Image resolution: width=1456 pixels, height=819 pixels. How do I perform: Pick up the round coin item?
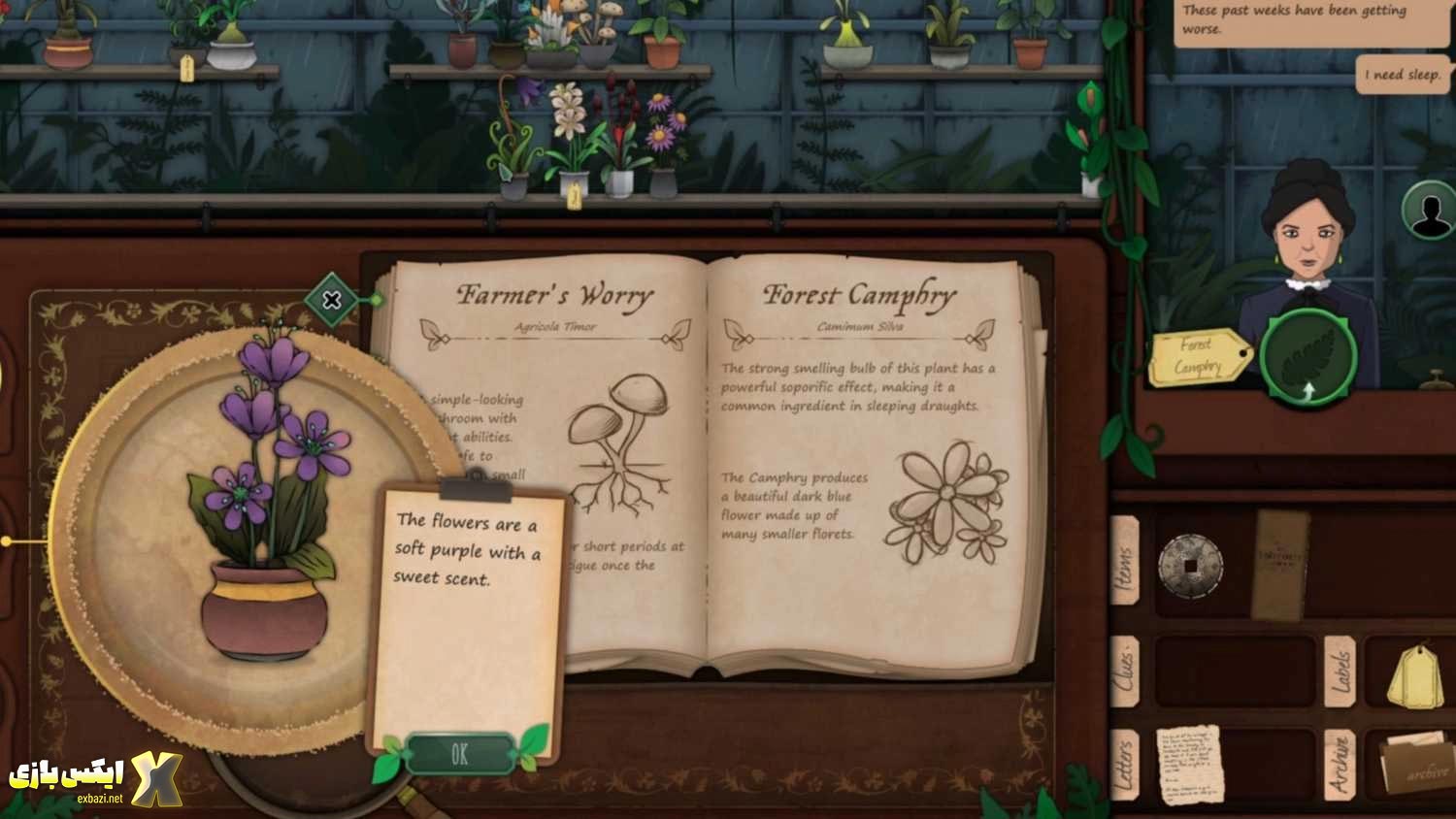pos(1190,566)
